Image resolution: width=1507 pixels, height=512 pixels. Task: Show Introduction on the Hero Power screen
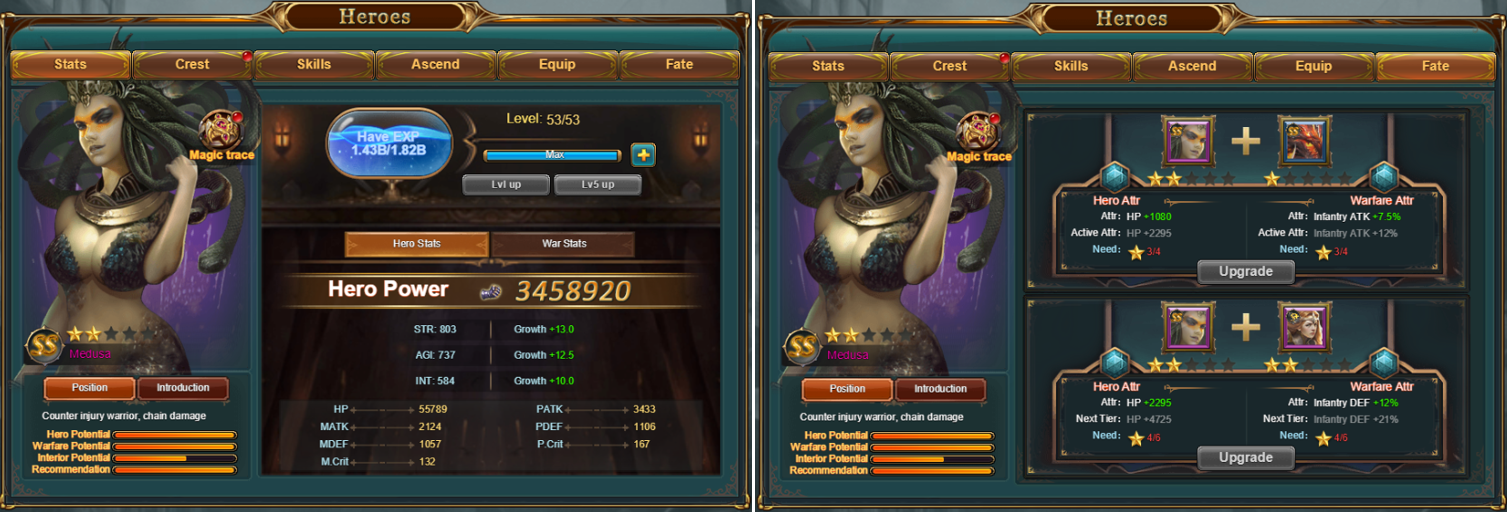pyautogui.click(x=183, y=388)
